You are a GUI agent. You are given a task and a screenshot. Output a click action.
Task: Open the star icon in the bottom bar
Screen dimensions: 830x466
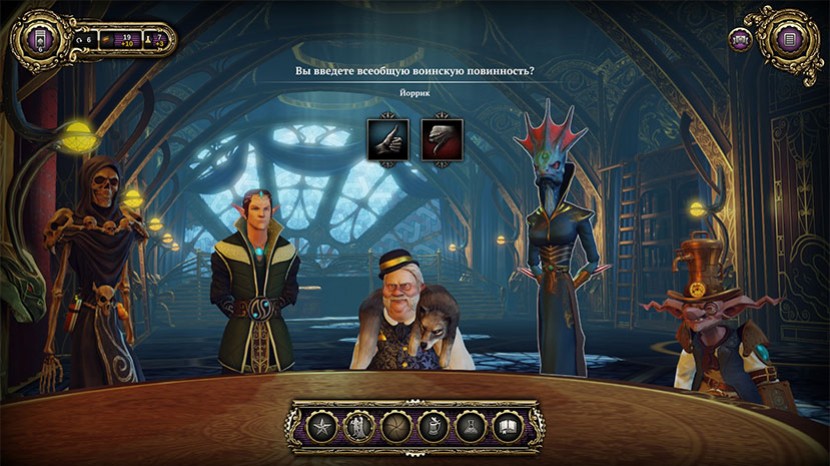tap(322, 426)
